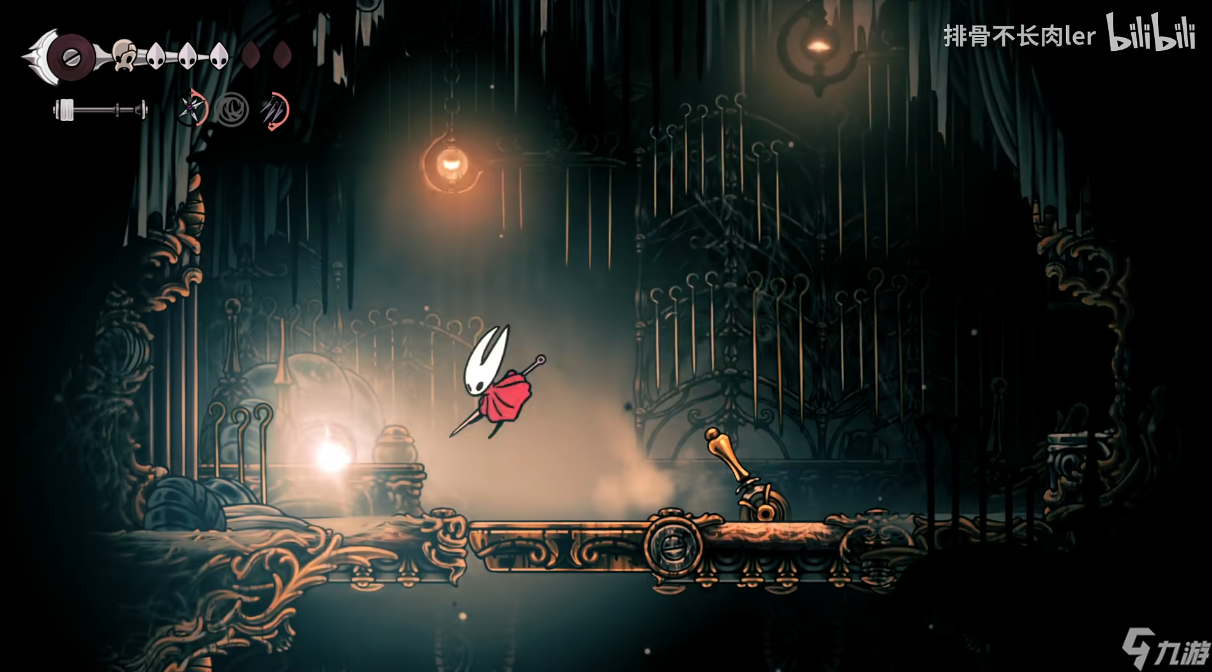The height and width of the screenshot is (672, 1212).
Task: Select the four-pointed star blade tool icon
Action: (191, 108)
